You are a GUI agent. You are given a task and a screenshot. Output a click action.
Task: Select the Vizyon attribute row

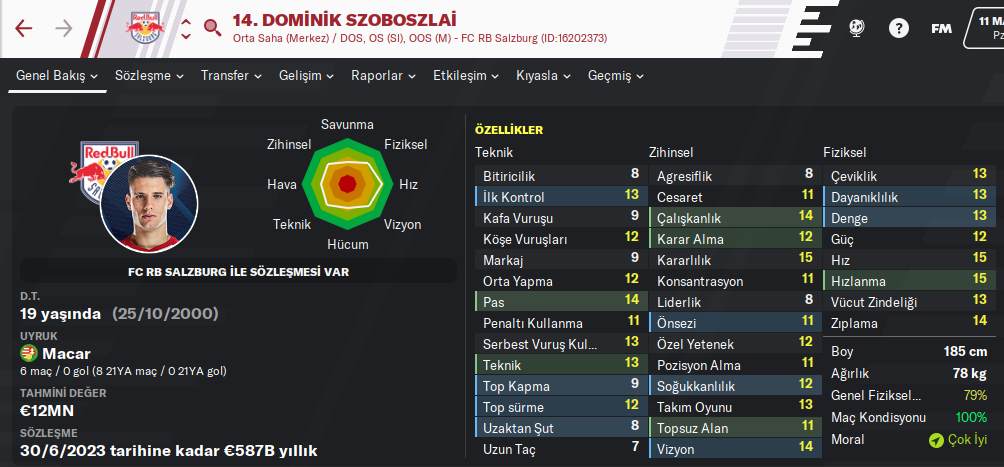732,449
